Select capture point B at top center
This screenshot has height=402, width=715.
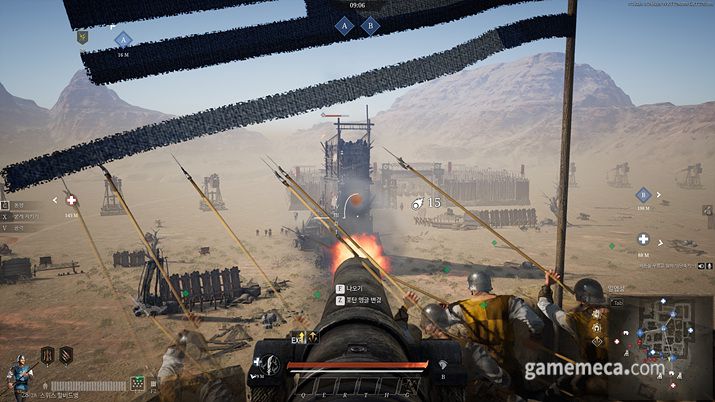370,26
